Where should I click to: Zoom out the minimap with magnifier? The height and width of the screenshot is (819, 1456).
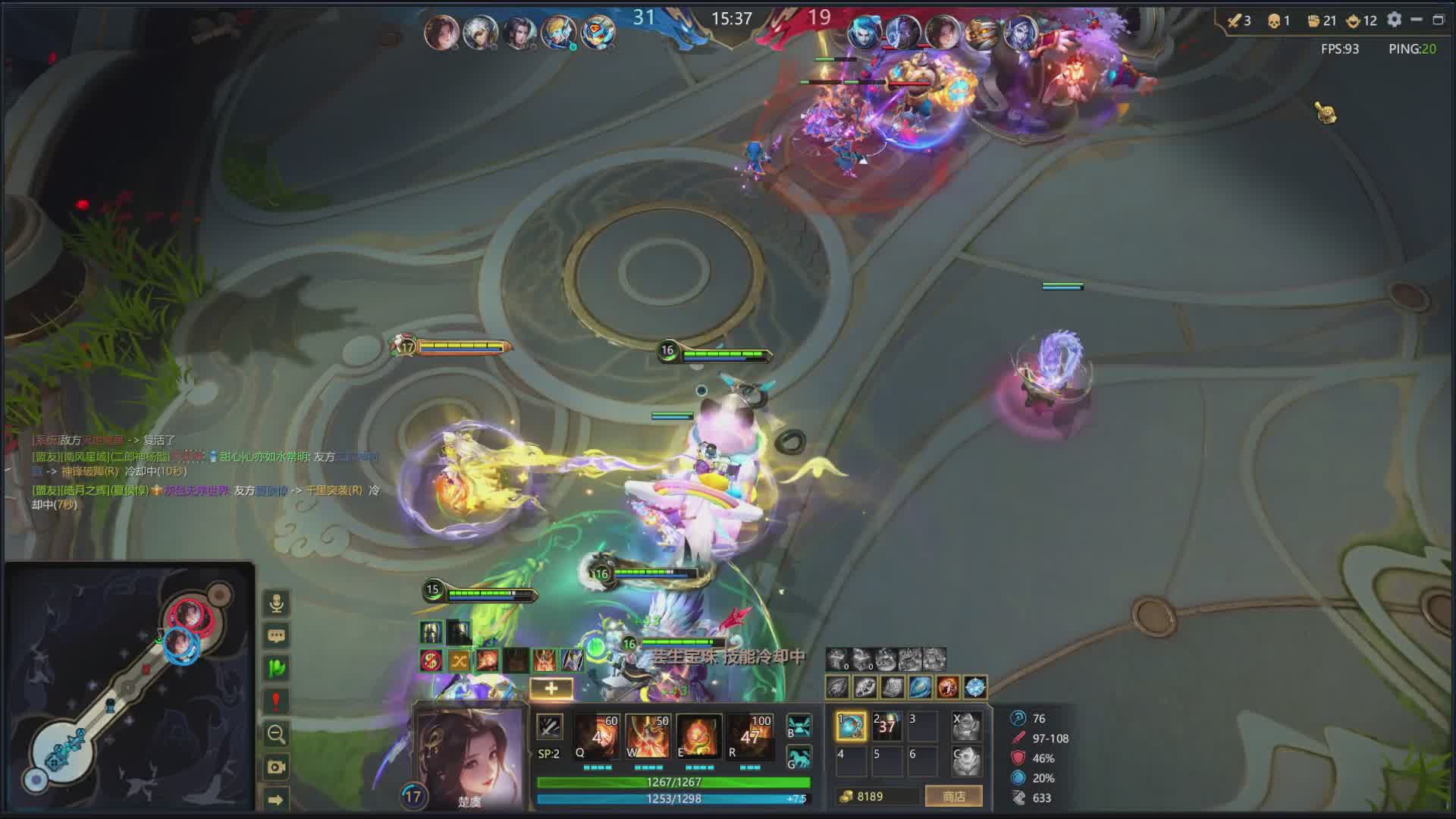pyautogui.click(x=276, y=733)
